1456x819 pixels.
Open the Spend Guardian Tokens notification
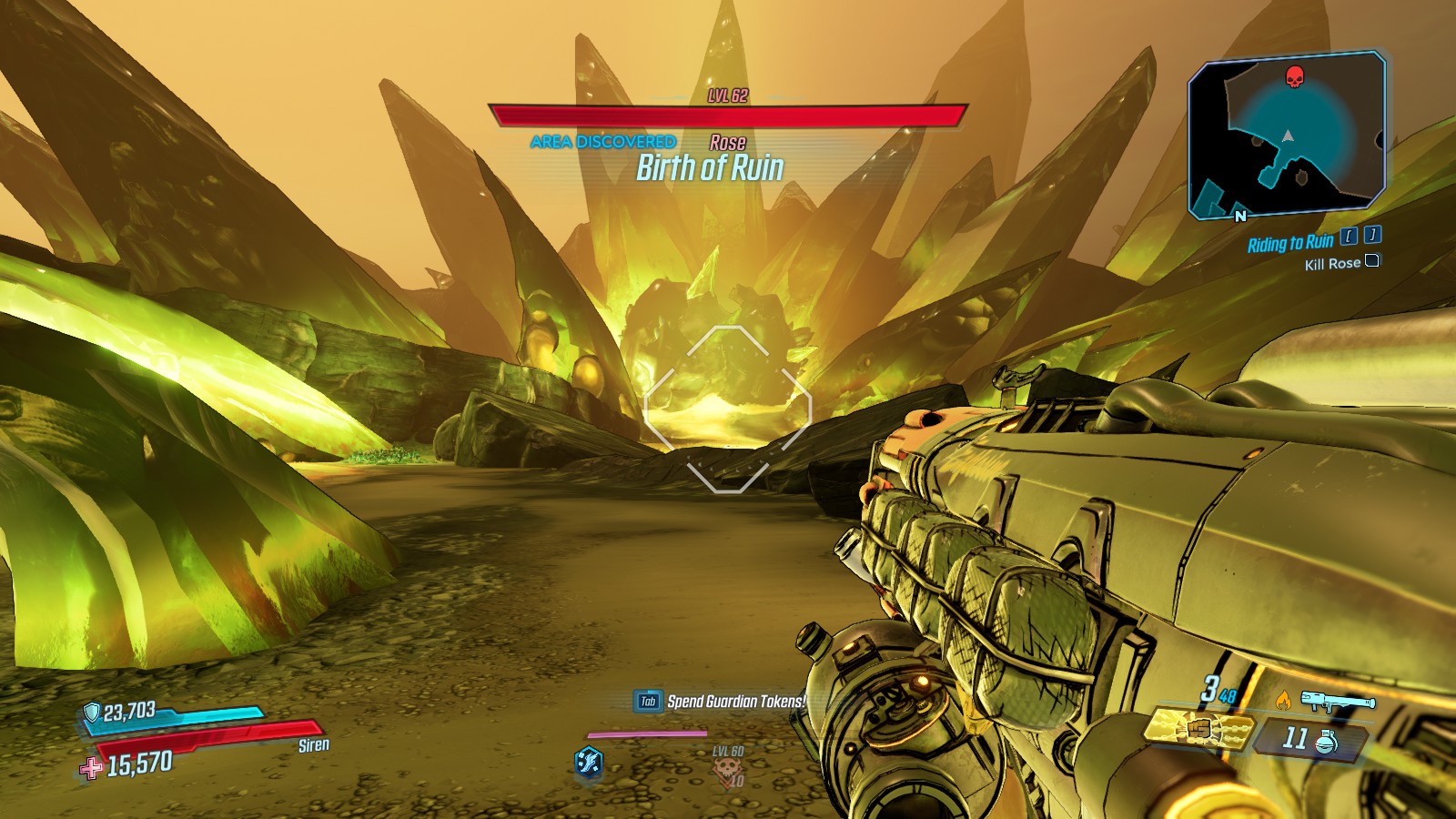(x=721, y=701)
